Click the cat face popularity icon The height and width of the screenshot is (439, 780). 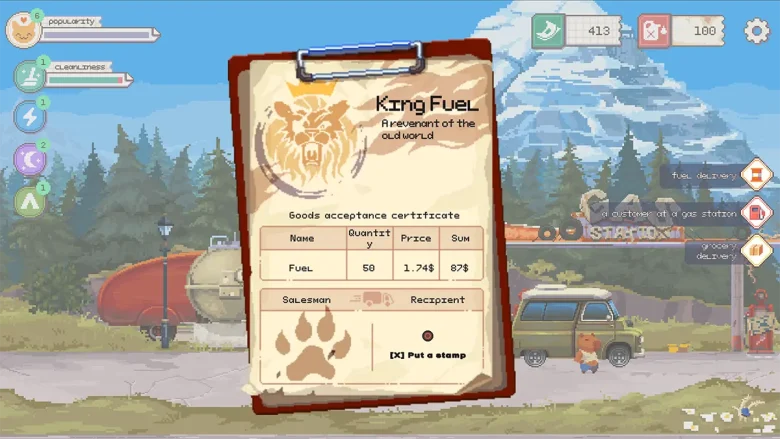(x=23, y=31)
